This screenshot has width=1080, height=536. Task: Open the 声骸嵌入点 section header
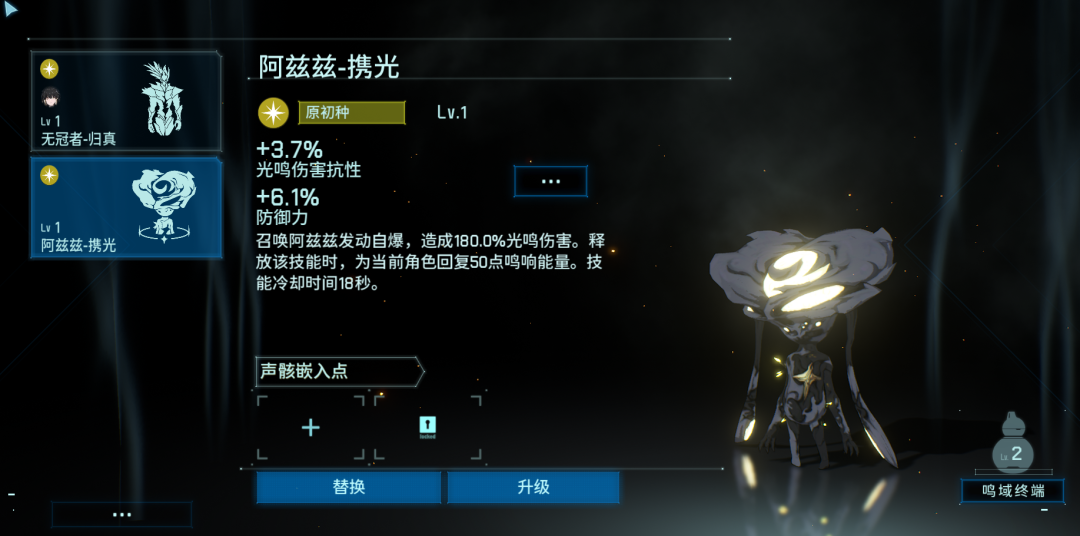tap(340, 371)
